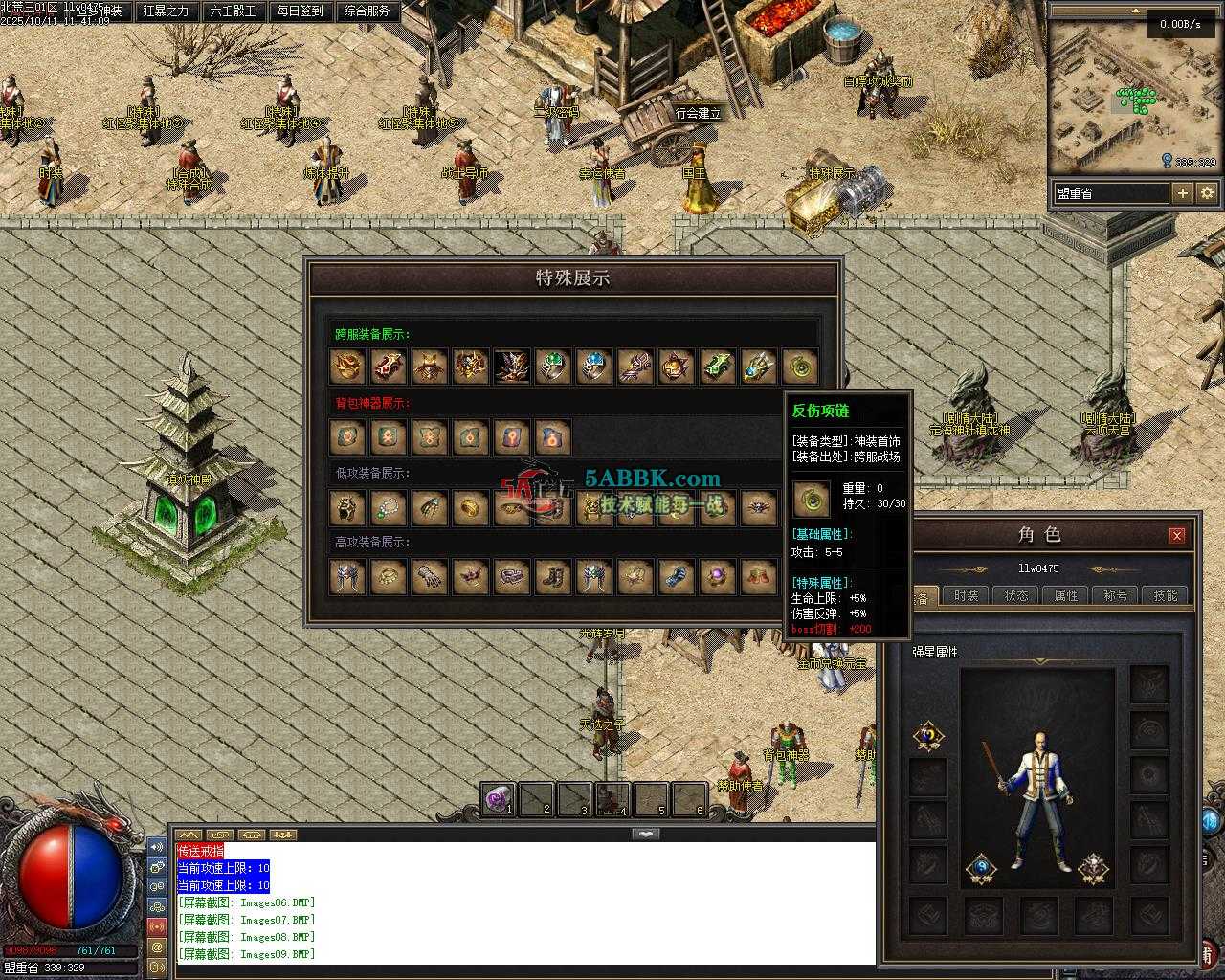Select the green spiral necklace in 跨服装备展示
This screenshot has height=980, width=1225.
click(x=800, y=367)
